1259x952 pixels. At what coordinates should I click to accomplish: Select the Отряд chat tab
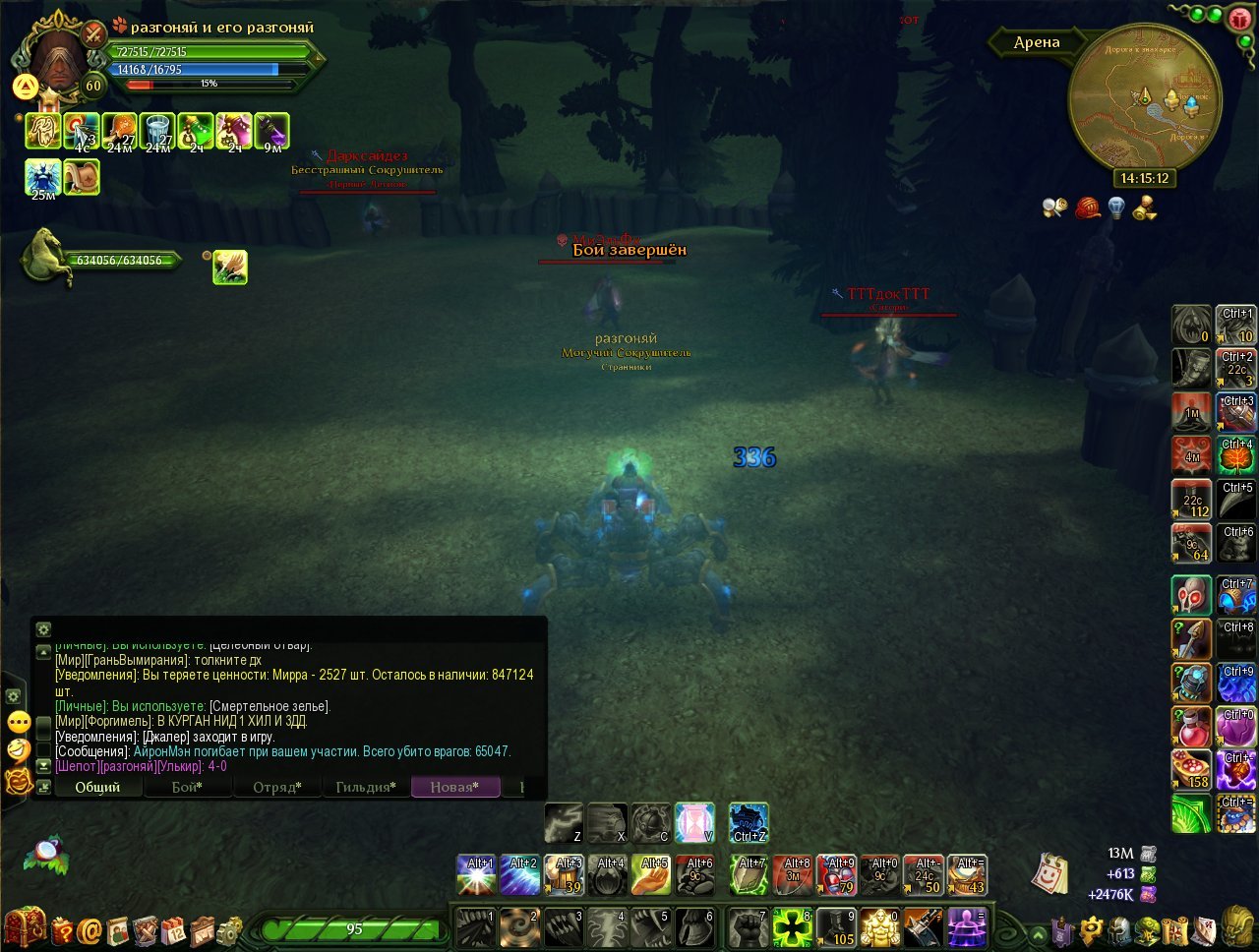coord(276,787)
